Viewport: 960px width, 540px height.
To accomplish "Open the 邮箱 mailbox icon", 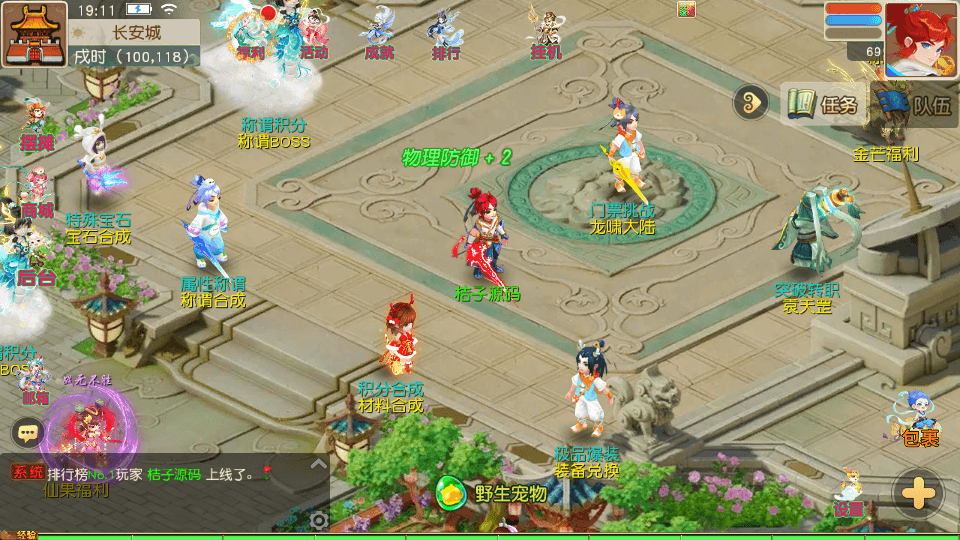I will point(35,381).
